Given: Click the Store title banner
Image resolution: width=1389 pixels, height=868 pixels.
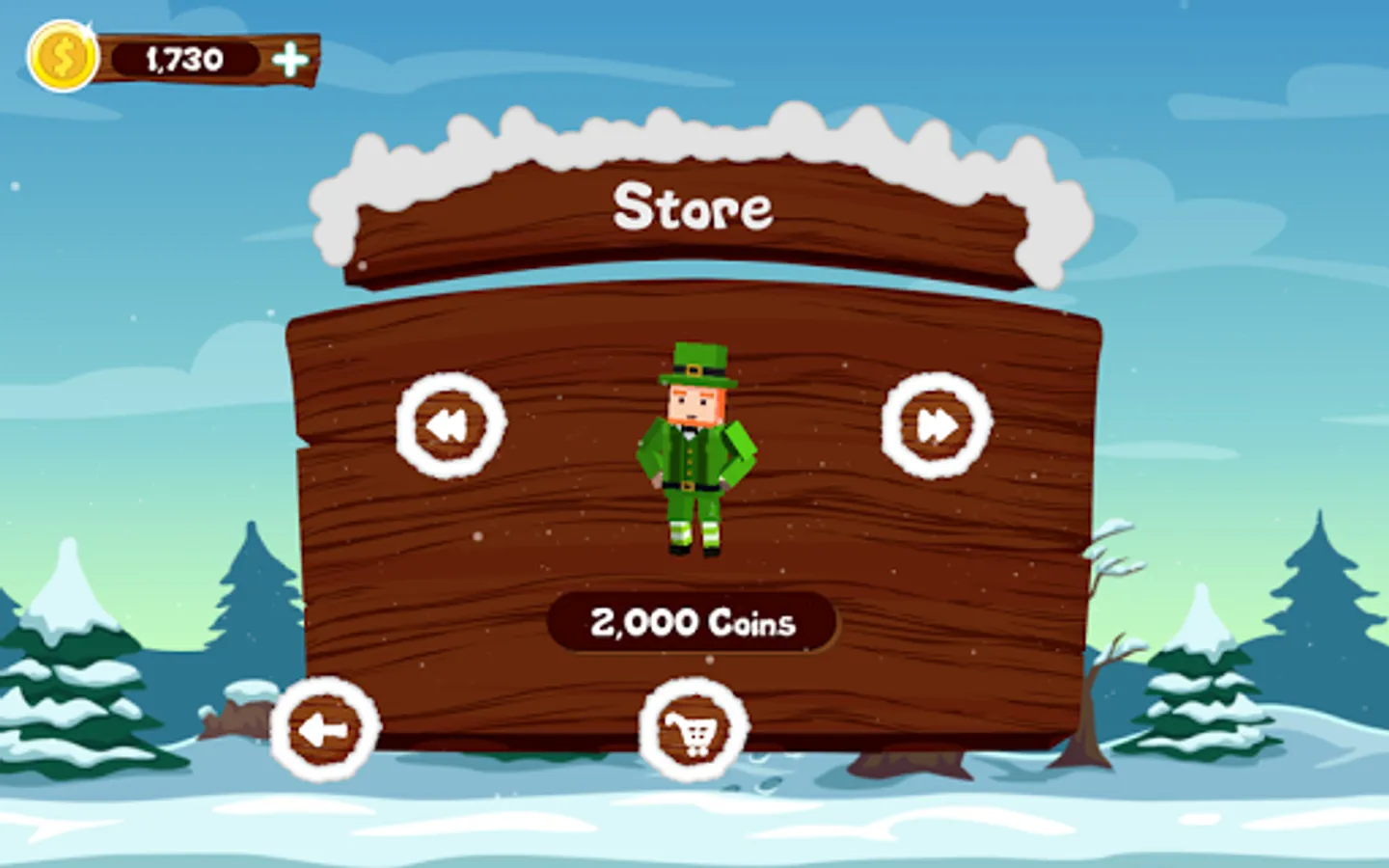Looking at the screenshot, I should [694, 207].
